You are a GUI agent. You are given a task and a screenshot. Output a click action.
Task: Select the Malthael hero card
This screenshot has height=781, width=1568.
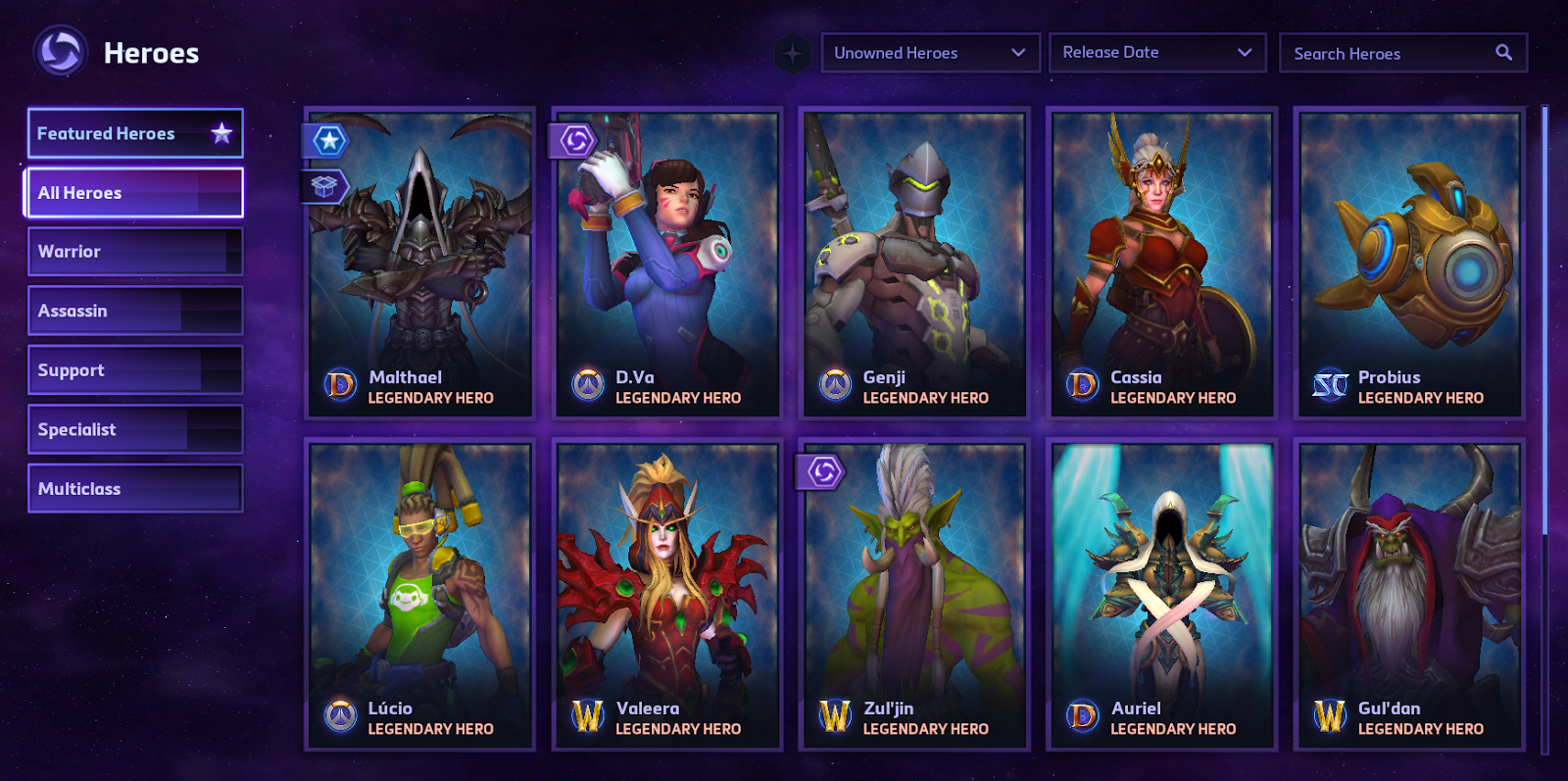420,263
